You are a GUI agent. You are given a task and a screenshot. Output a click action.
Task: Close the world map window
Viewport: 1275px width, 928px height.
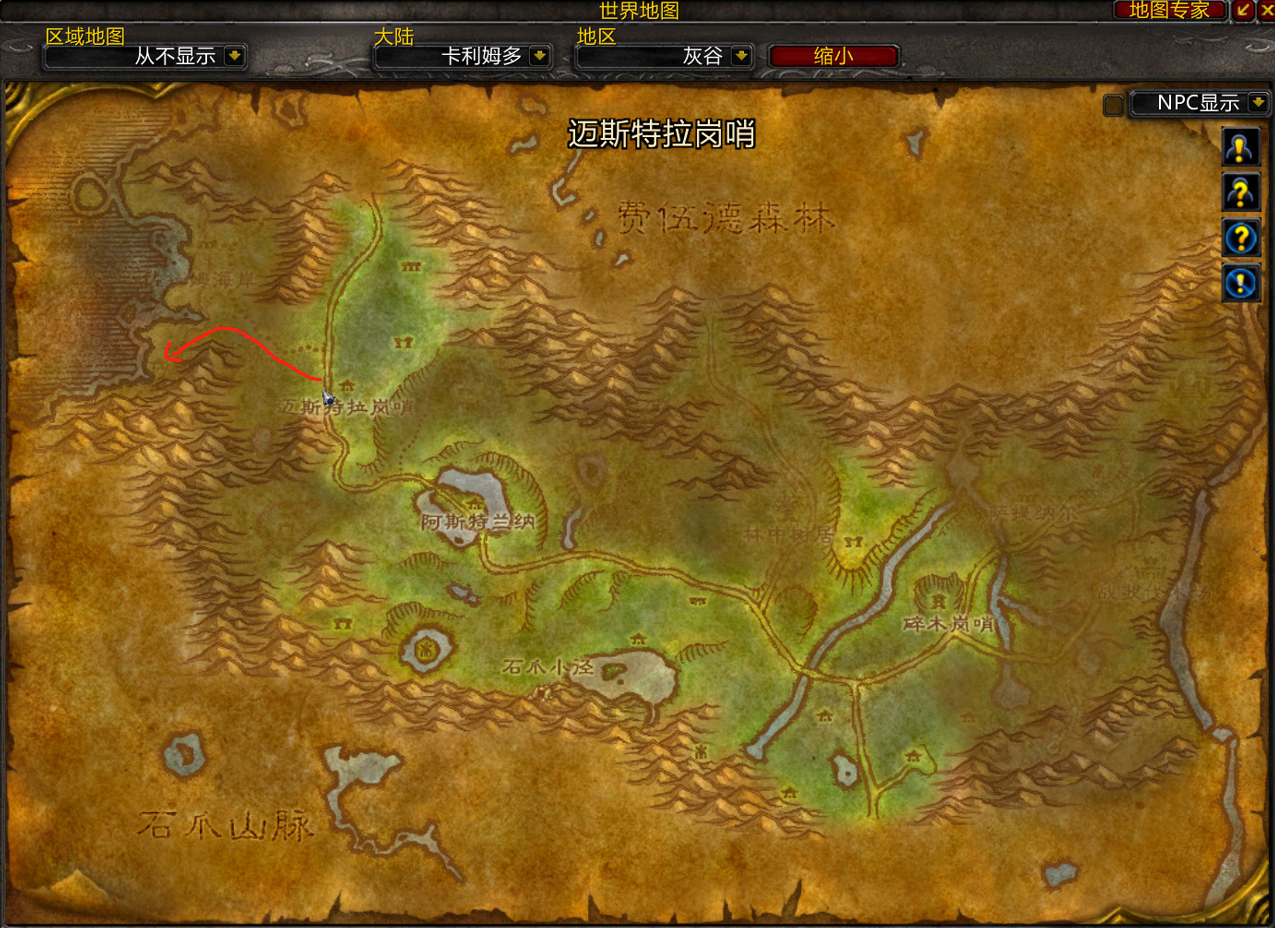coord(1266,10)
